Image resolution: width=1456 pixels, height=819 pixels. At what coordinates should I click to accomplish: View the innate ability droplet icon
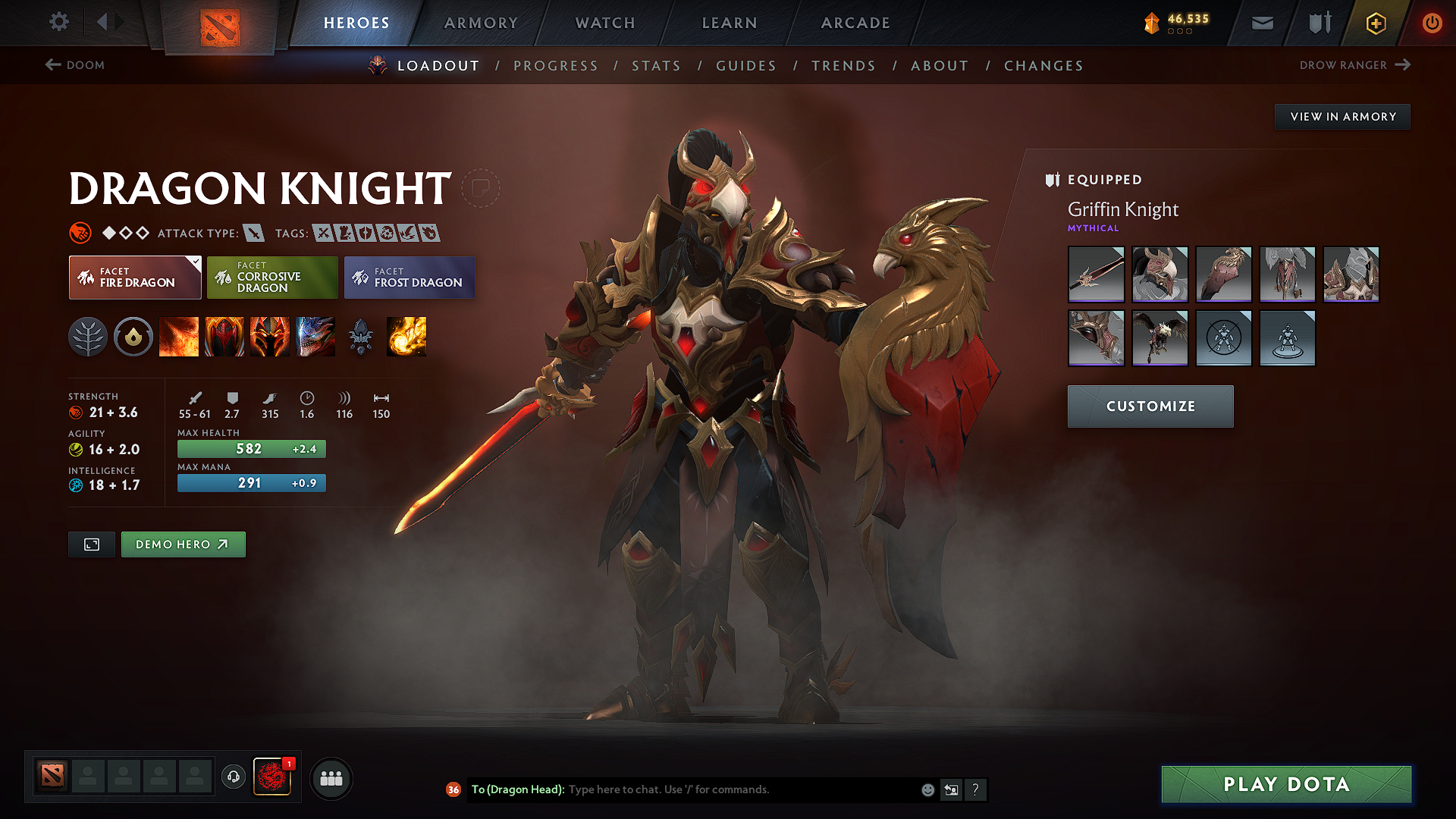click(x=133, y=337)
